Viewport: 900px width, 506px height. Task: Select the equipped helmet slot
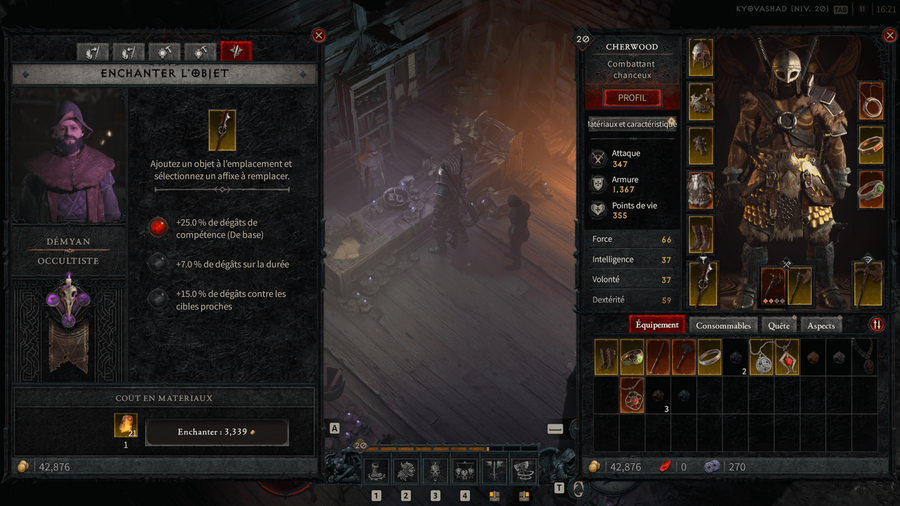tap(701, 57)
